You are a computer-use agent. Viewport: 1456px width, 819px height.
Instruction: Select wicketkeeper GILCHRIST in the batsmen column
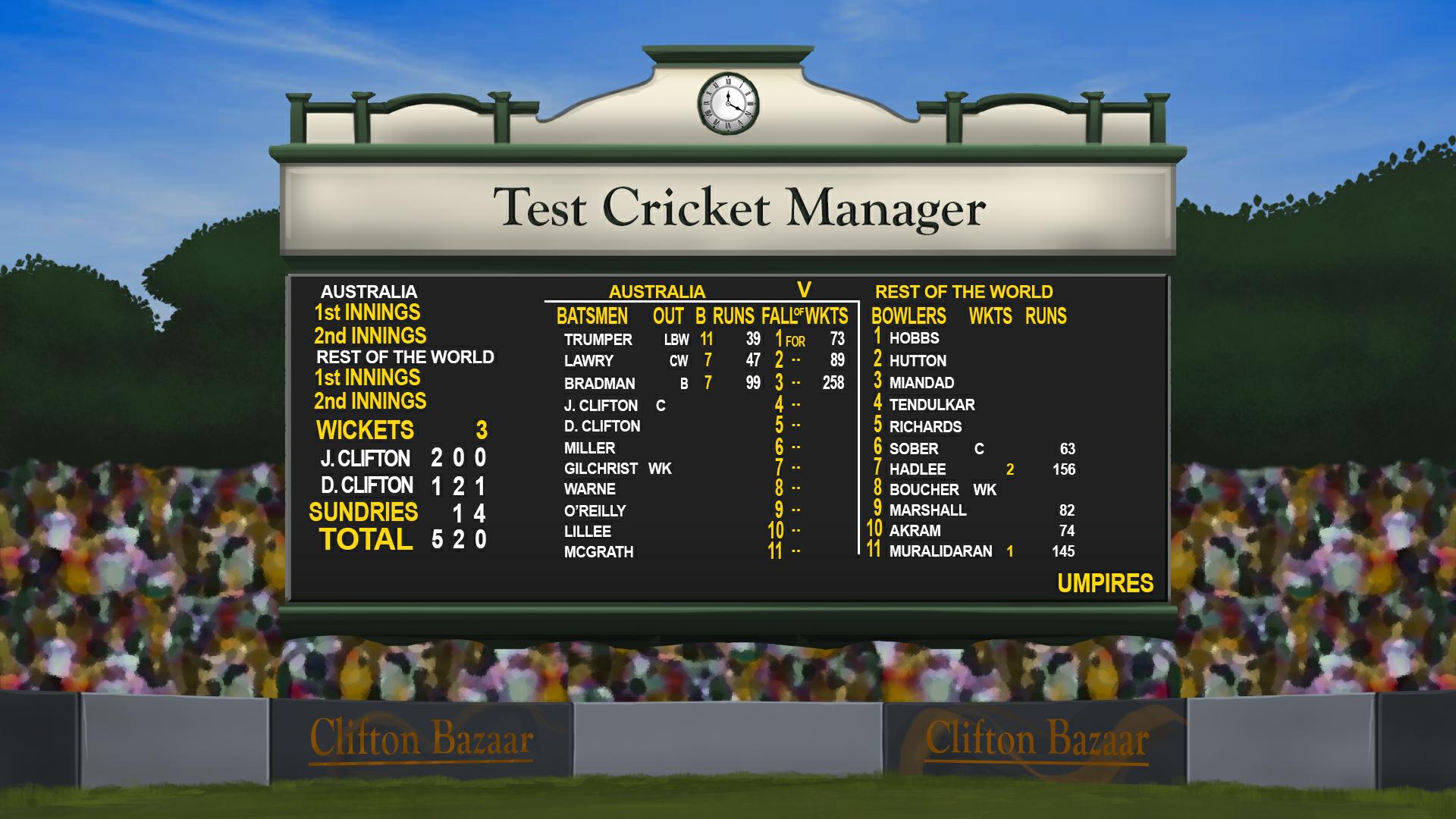pyautogui.click(x=600, y=469)
